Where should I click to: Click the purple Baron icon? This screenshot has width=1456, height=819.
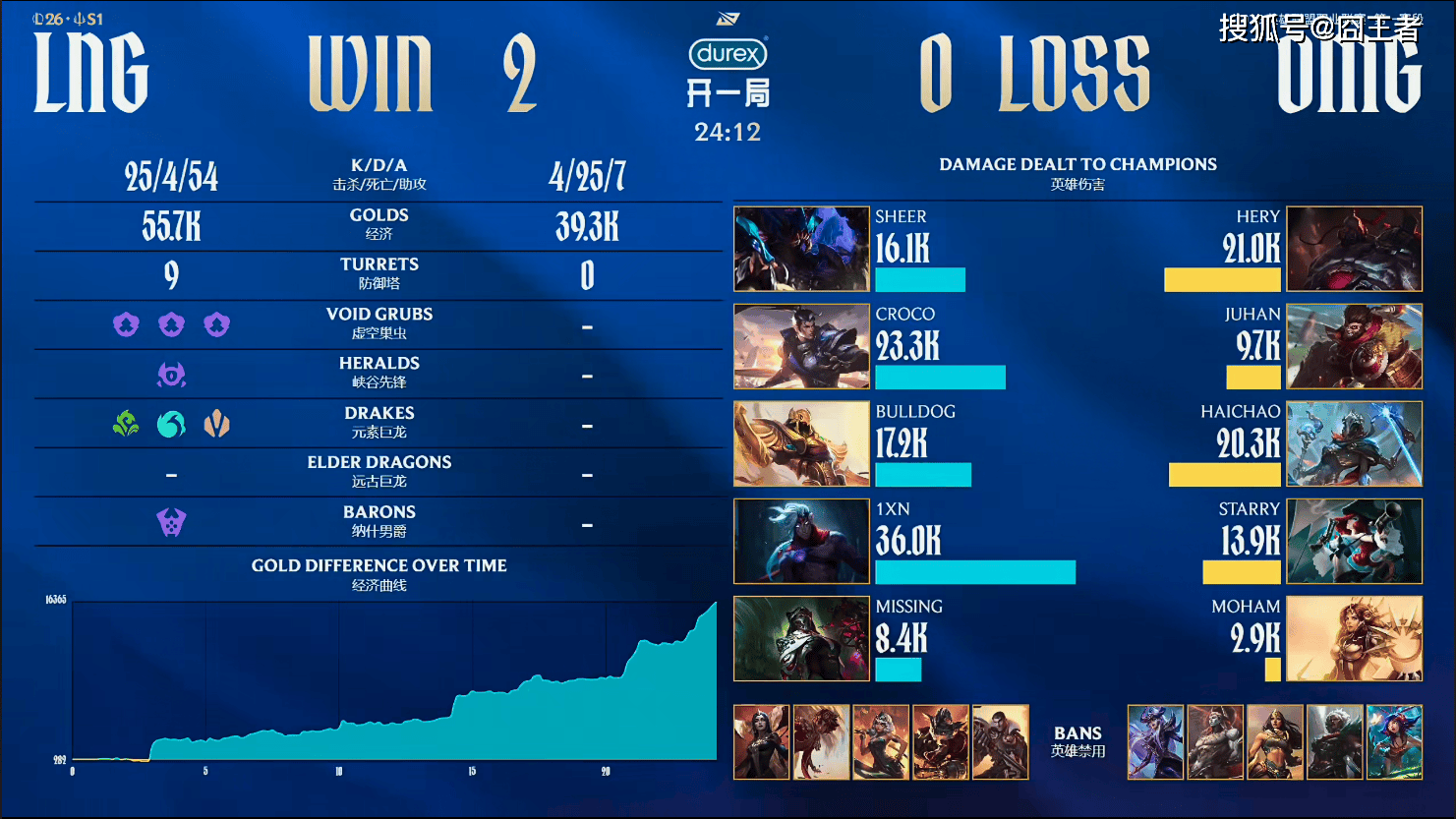[171, 522]
